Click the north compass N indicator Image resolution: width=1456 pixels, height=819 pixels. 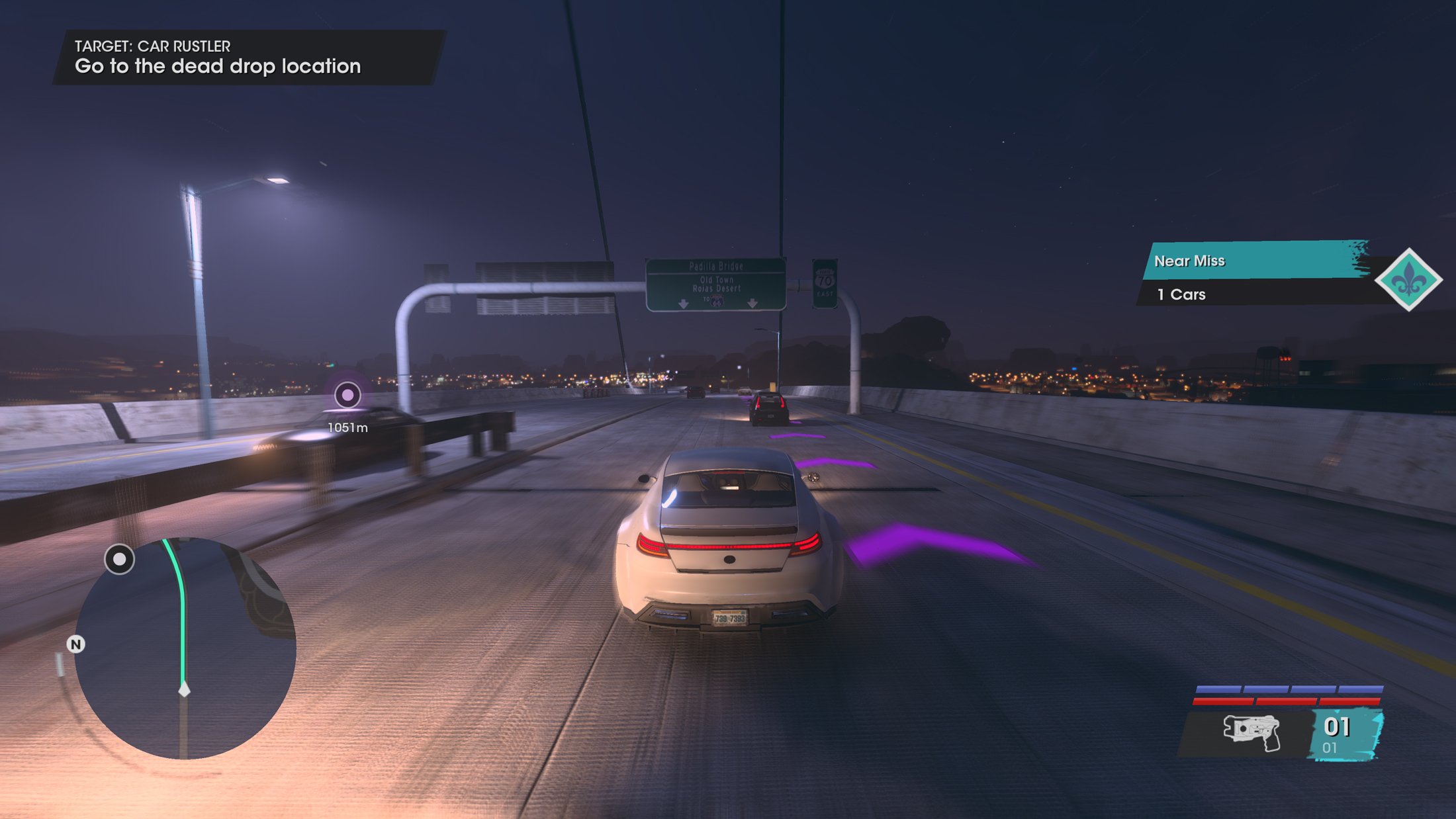pos(76,644)
